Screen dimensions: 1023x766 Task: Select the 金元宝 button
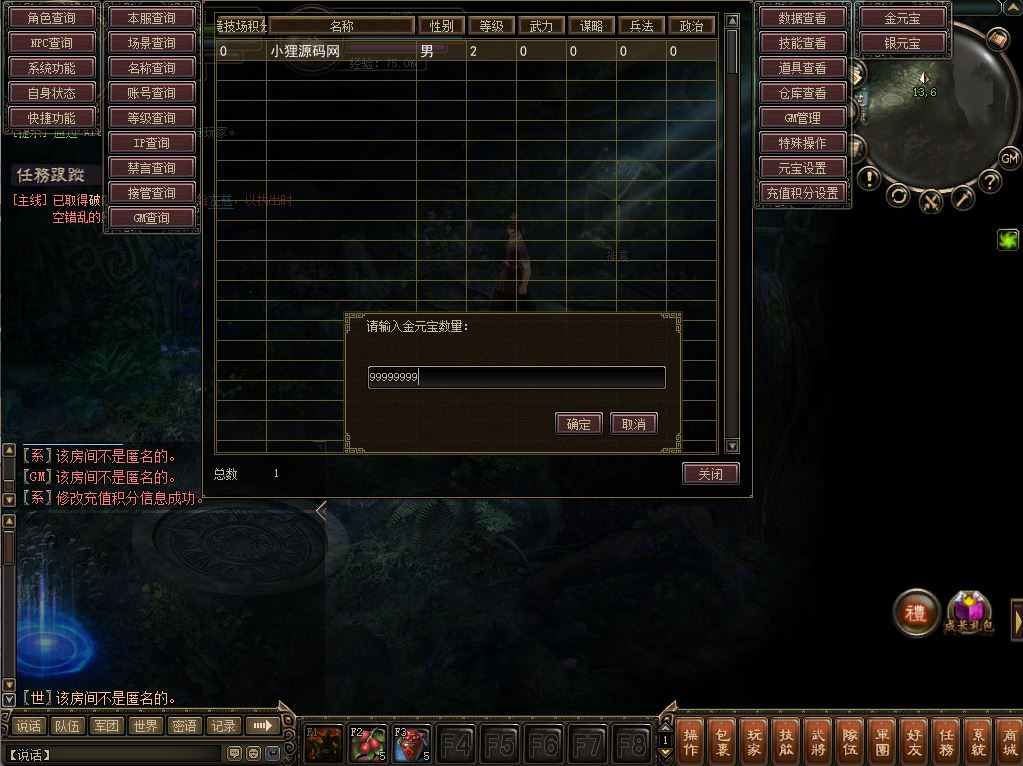[x=902, y=18]
